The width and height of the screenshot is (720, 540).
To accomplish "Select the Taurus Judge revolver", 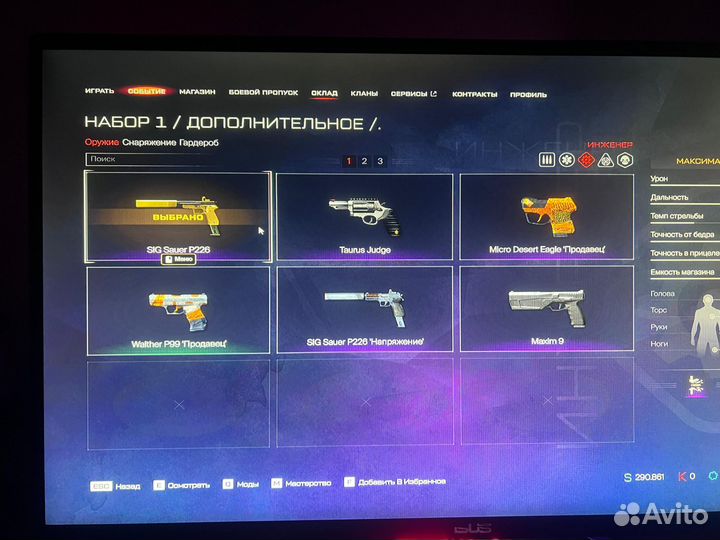I will click(364, 216).
